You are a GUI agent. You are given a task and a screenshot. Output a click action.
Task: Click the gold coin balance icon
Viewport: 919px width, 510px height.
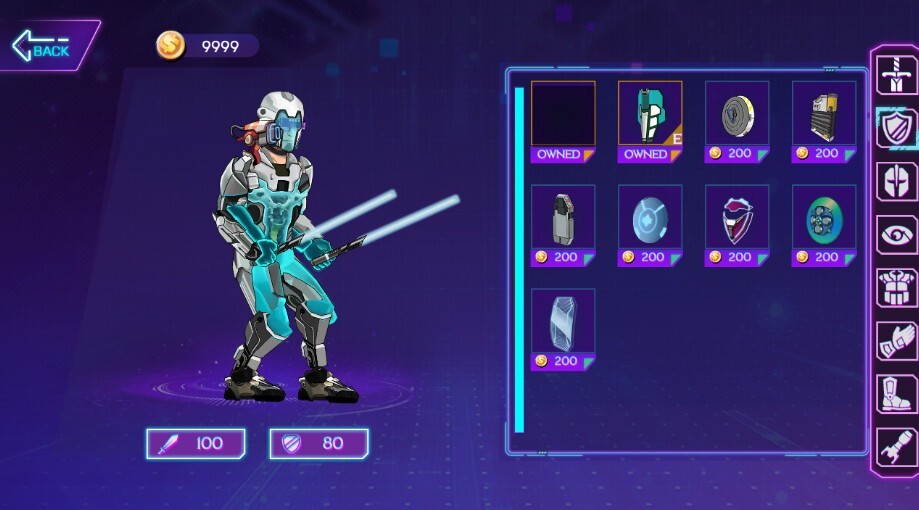pos(170,45)
